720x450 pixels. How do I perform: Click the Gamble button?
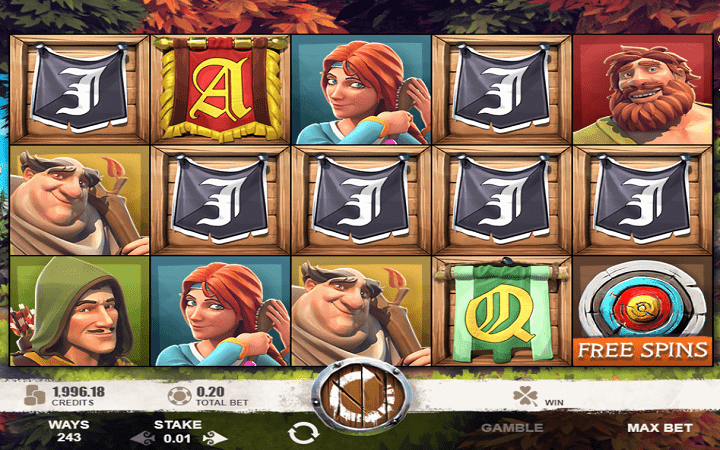512,427
